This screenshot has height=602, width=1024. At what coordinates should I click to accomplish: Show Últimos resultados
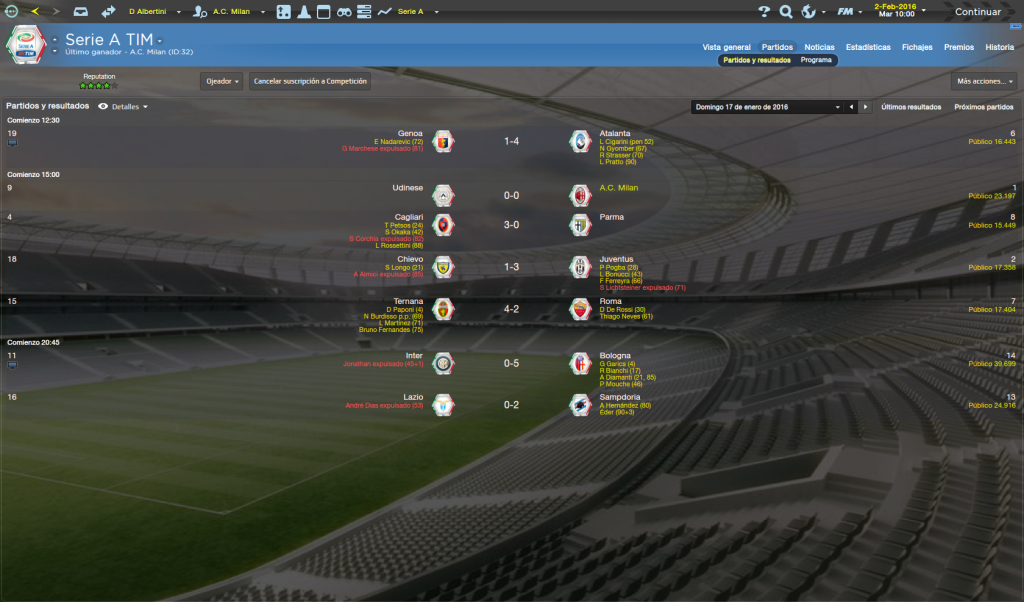tap(911, 106)
